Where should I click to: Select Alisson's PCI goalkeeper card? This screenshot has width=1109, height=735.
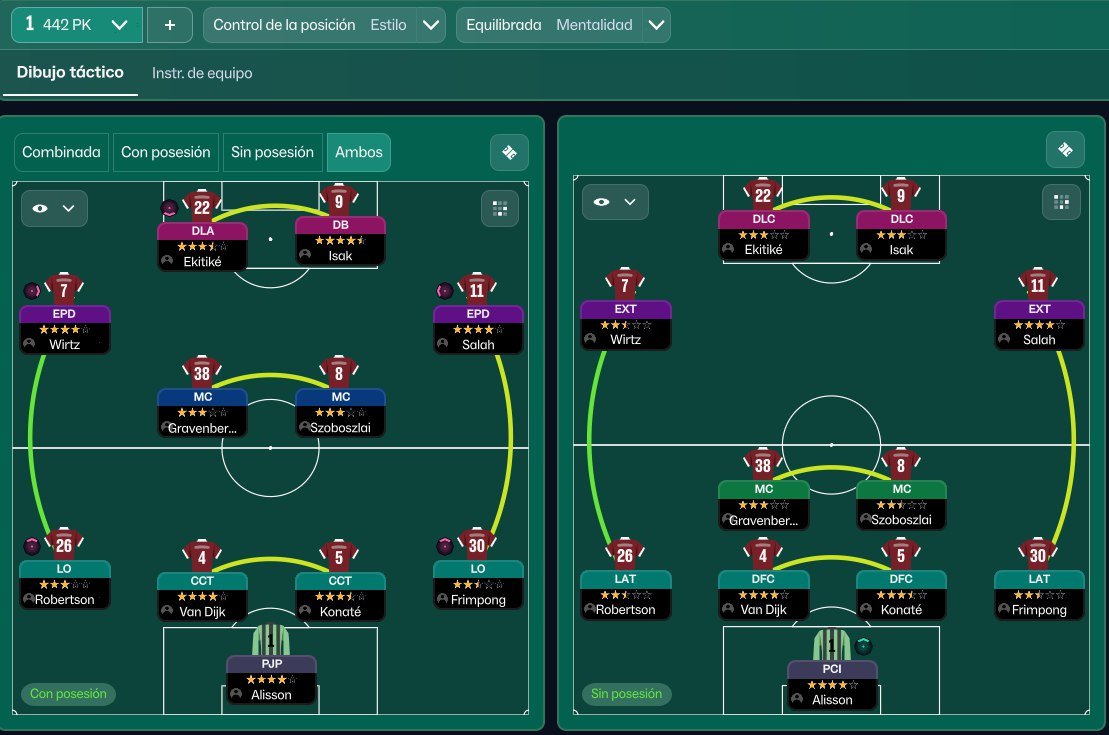(832, 684)
